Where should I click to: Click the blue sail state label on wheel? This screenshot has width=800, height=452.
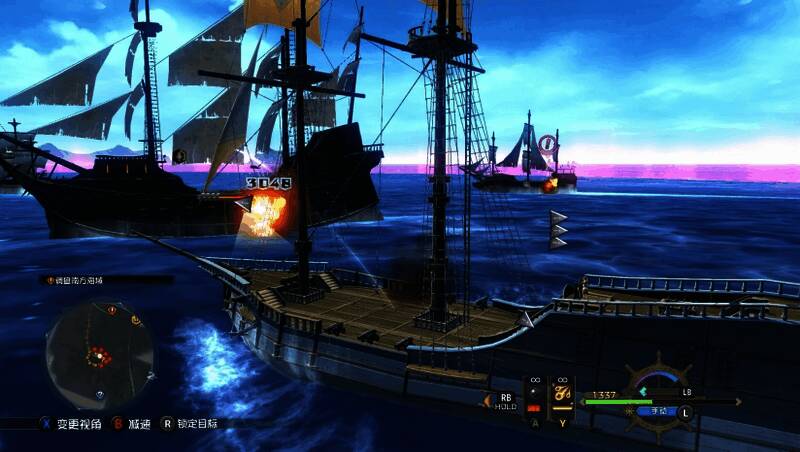pyautogui.click(x=659, y=410)
